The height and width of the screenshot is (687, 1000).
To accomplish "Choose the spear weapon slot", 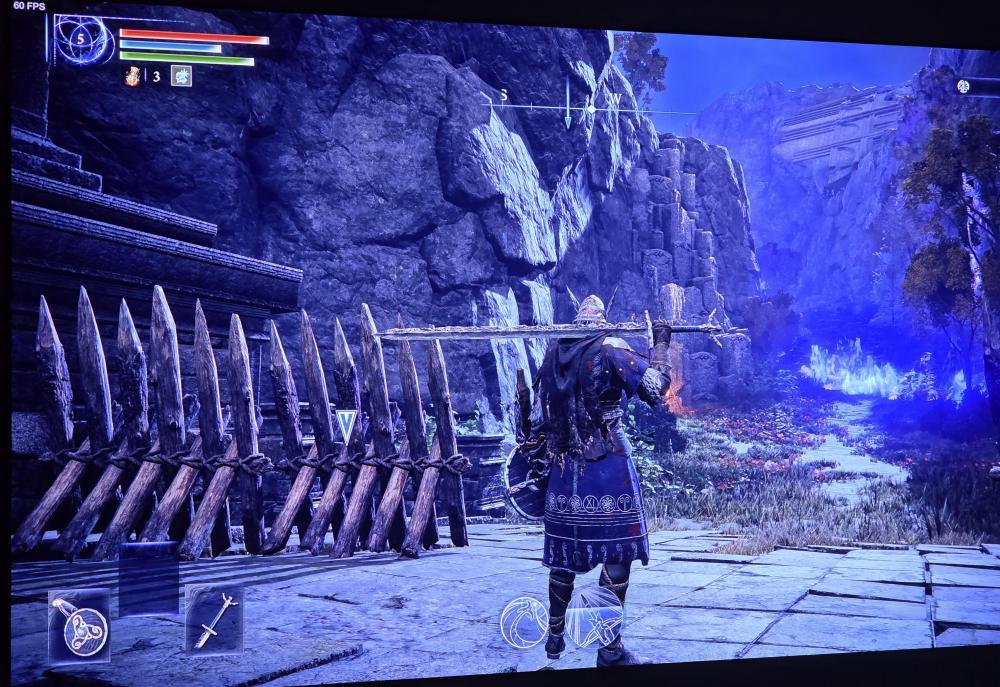I will [214, 618].
